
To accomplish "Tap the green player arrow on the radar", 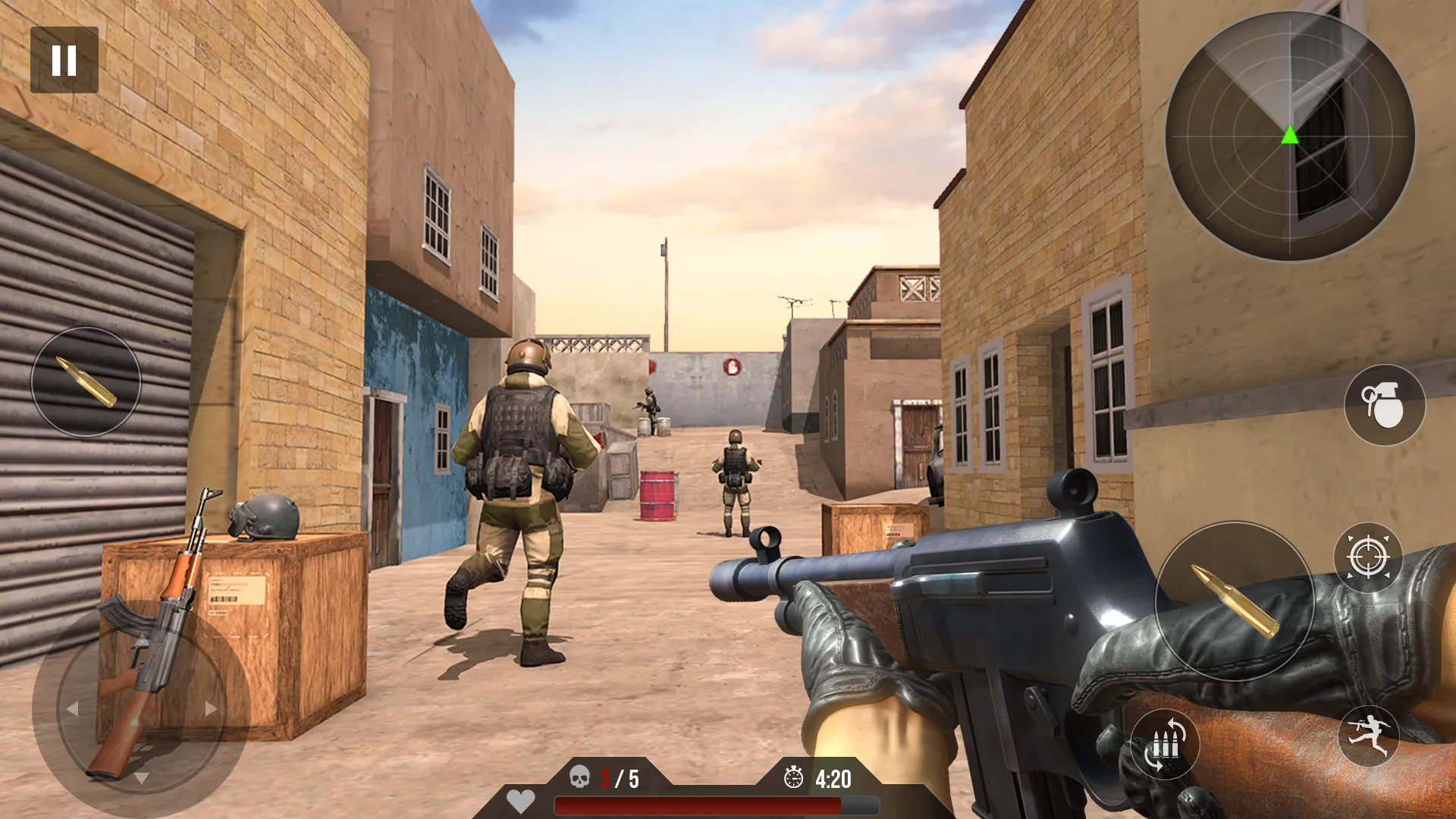I will click(1289, 136).
